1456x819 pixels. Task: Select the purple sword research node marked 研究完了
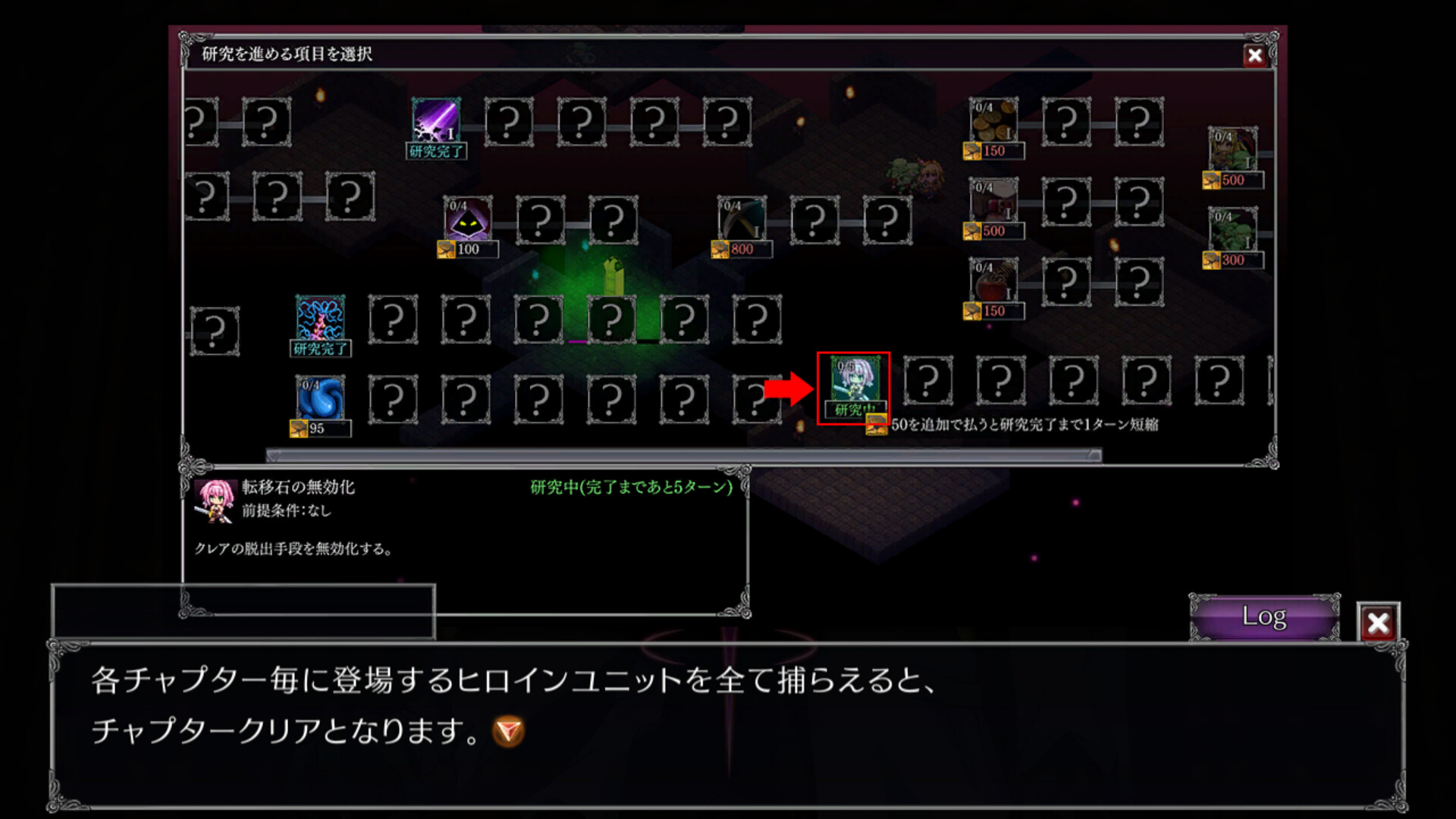pos(437,121)
